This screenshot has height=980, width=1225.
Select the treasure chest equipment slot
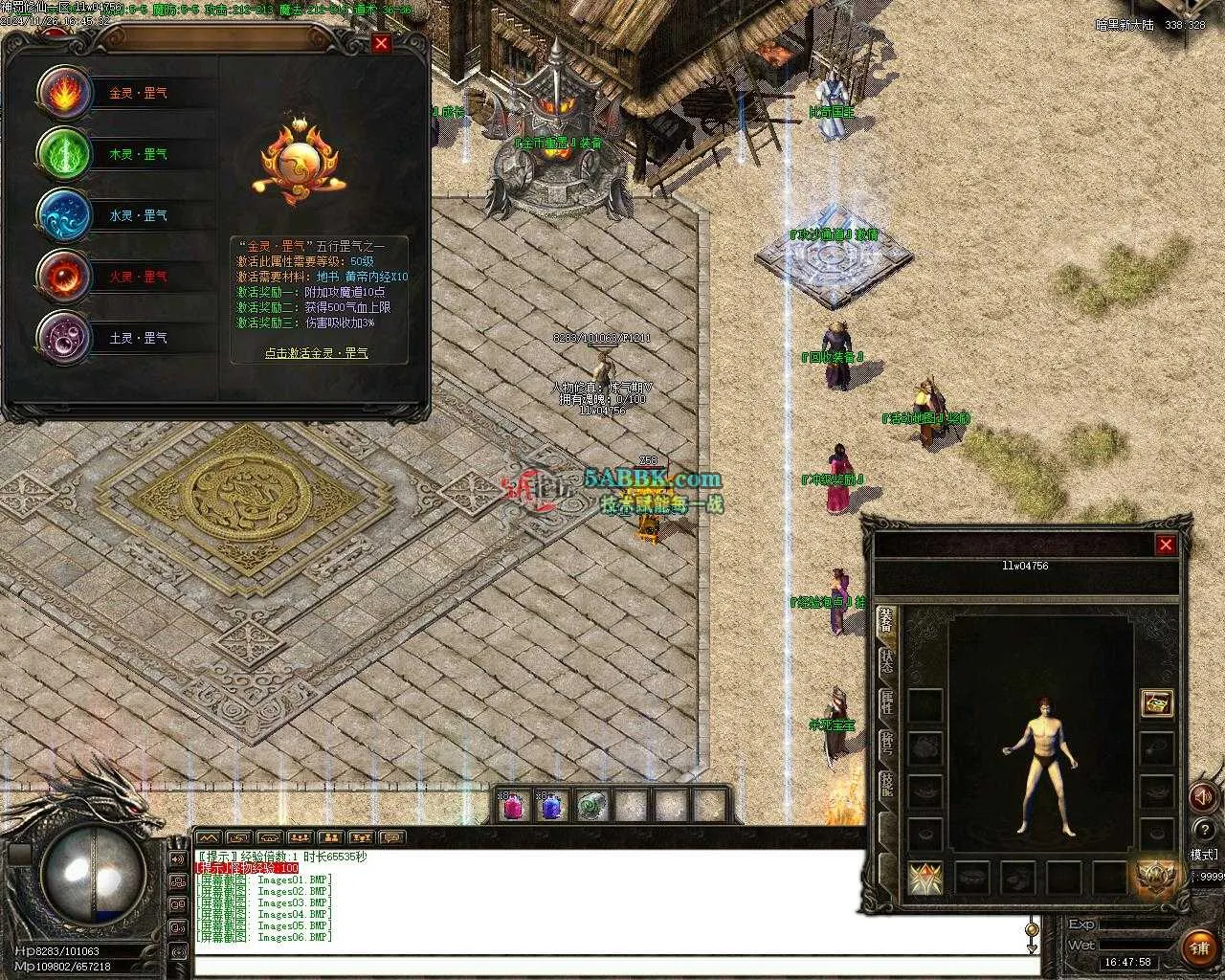pos(1157,703)
